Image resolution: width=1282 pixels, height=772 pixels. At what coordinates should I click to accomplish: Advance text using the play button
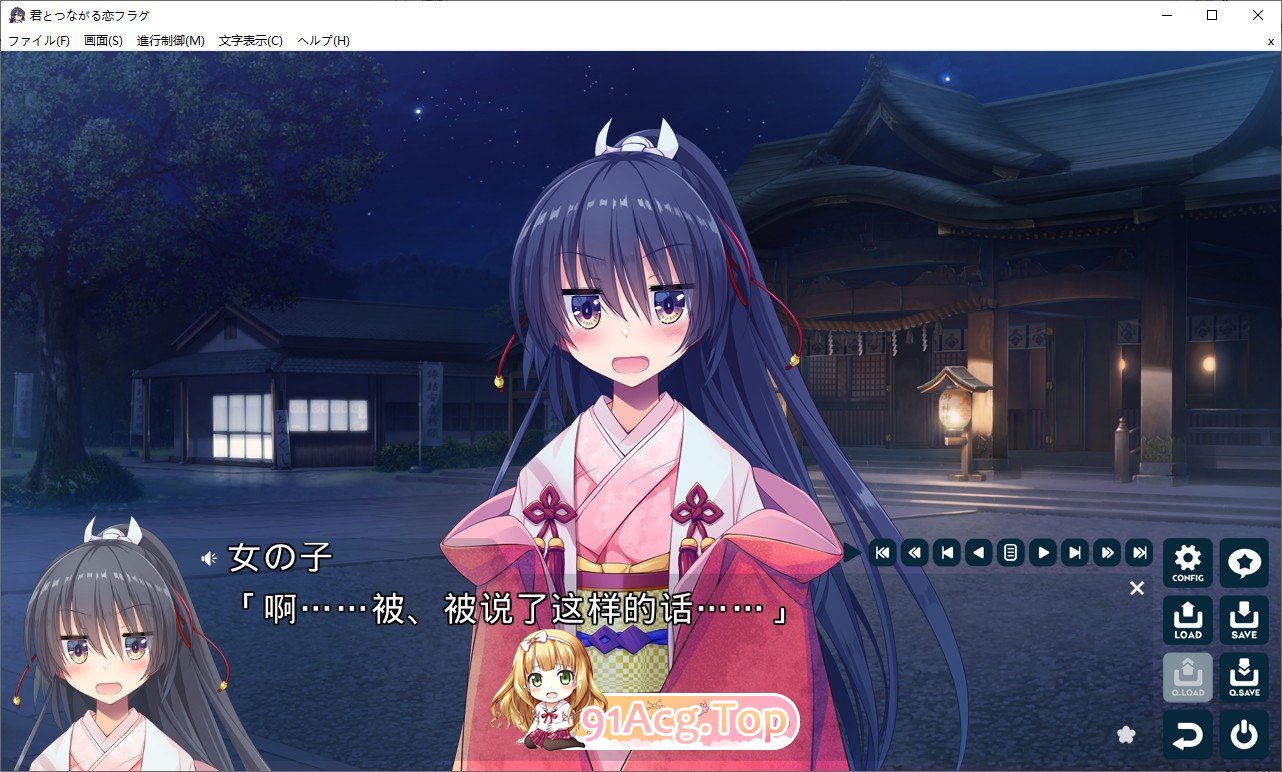point(1043,552)
